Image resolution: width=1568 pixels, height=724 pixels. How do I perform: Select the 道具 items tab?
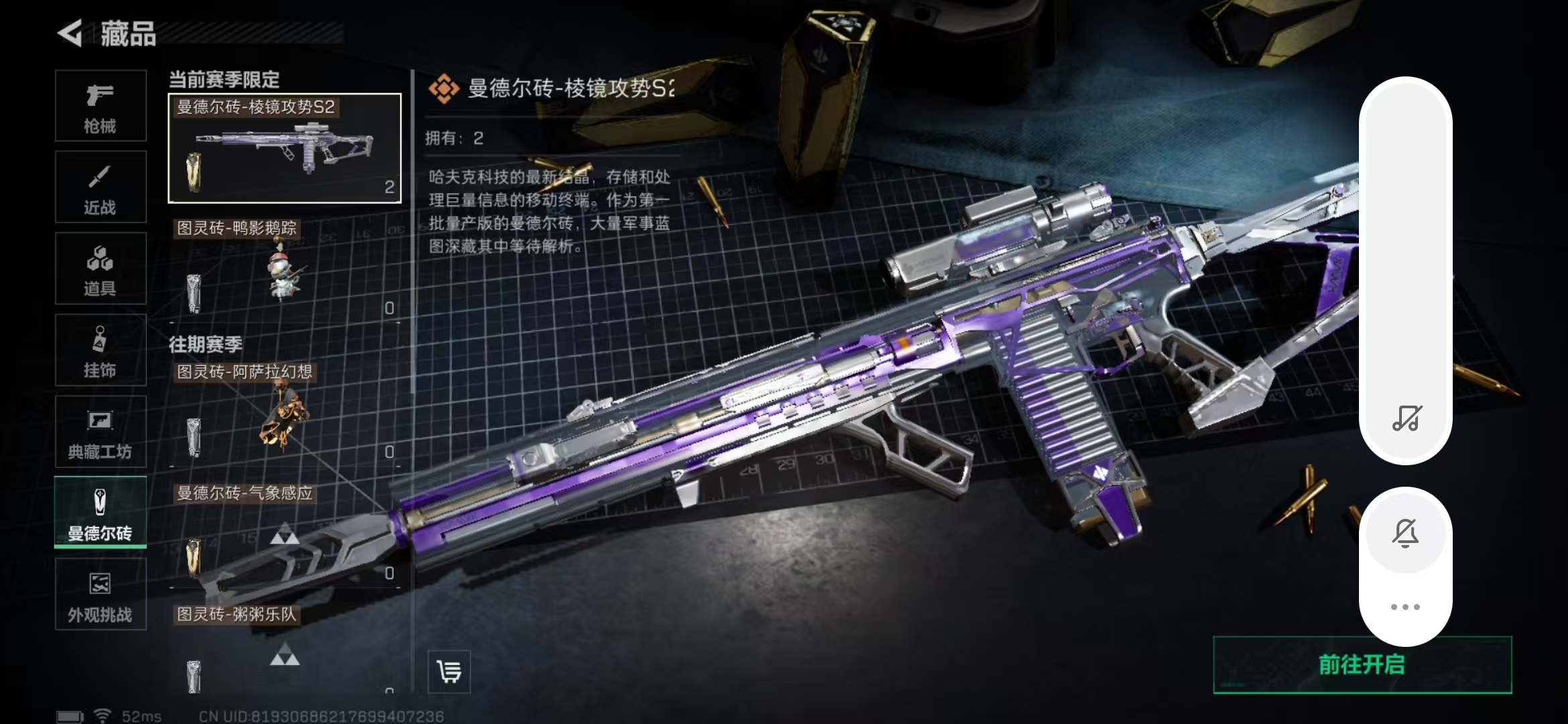101,269
